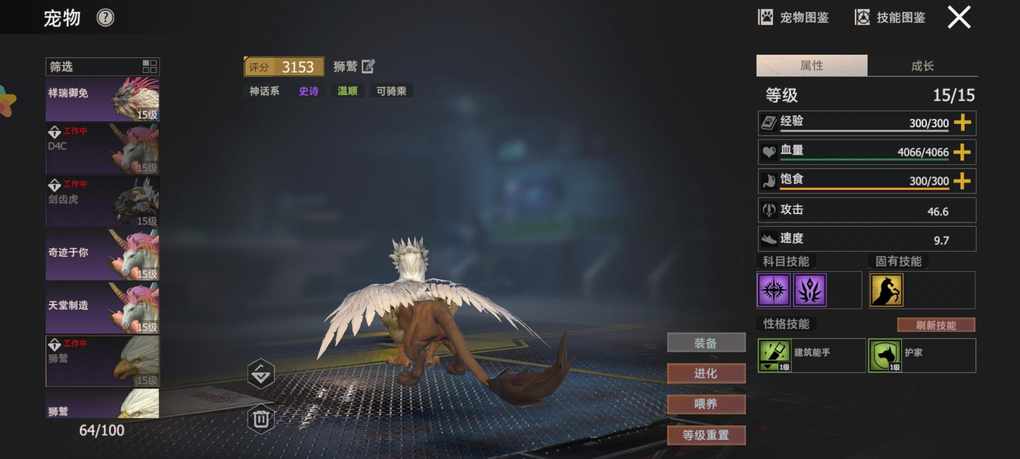Feed the pet with the 喂养 button
1020x459 pixels.
[706, 404]
